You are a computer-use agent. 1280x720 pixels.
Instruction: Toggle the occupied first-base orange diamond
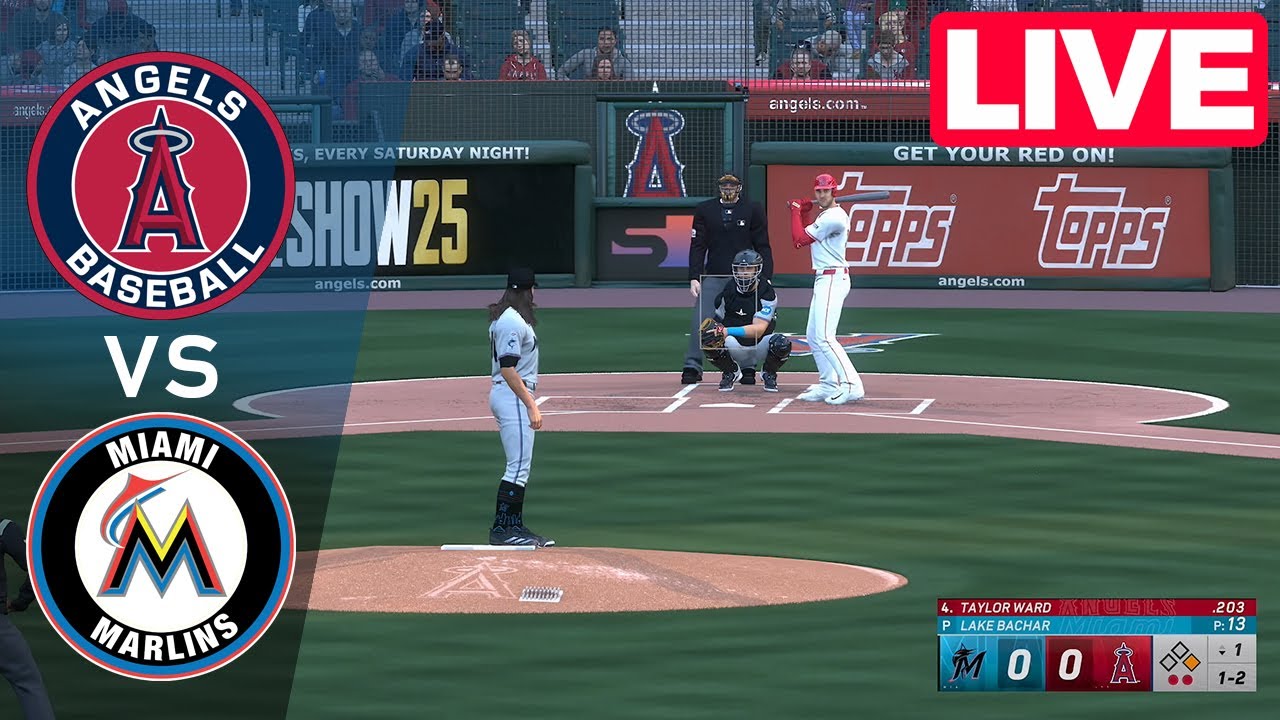pyautogui.click(x=1192, y=660)
